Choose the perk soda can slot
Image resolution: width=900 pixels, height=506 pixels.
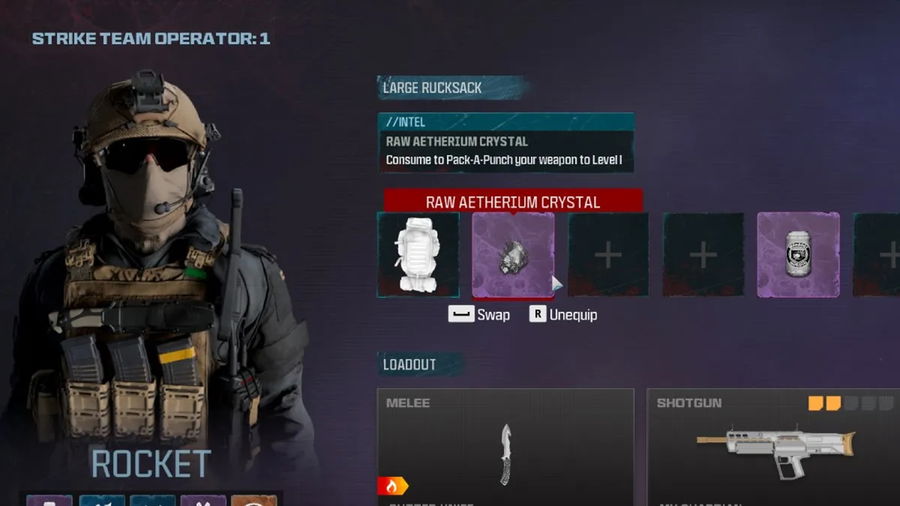(798, 255)
